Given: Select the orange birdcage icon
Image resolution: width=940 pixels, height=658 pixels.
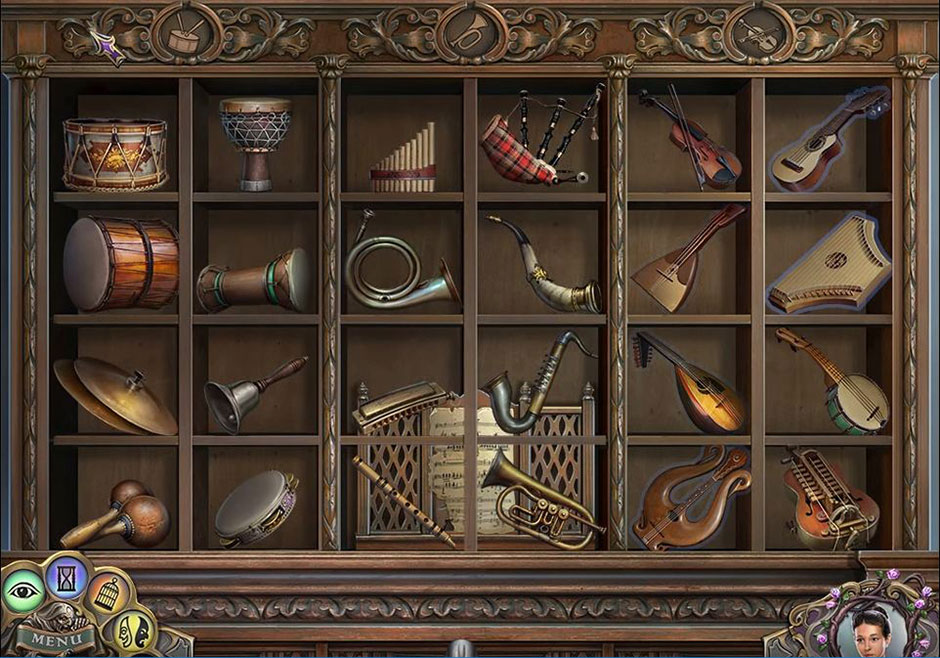Looking at the screenshot, I should pos(109,593).
